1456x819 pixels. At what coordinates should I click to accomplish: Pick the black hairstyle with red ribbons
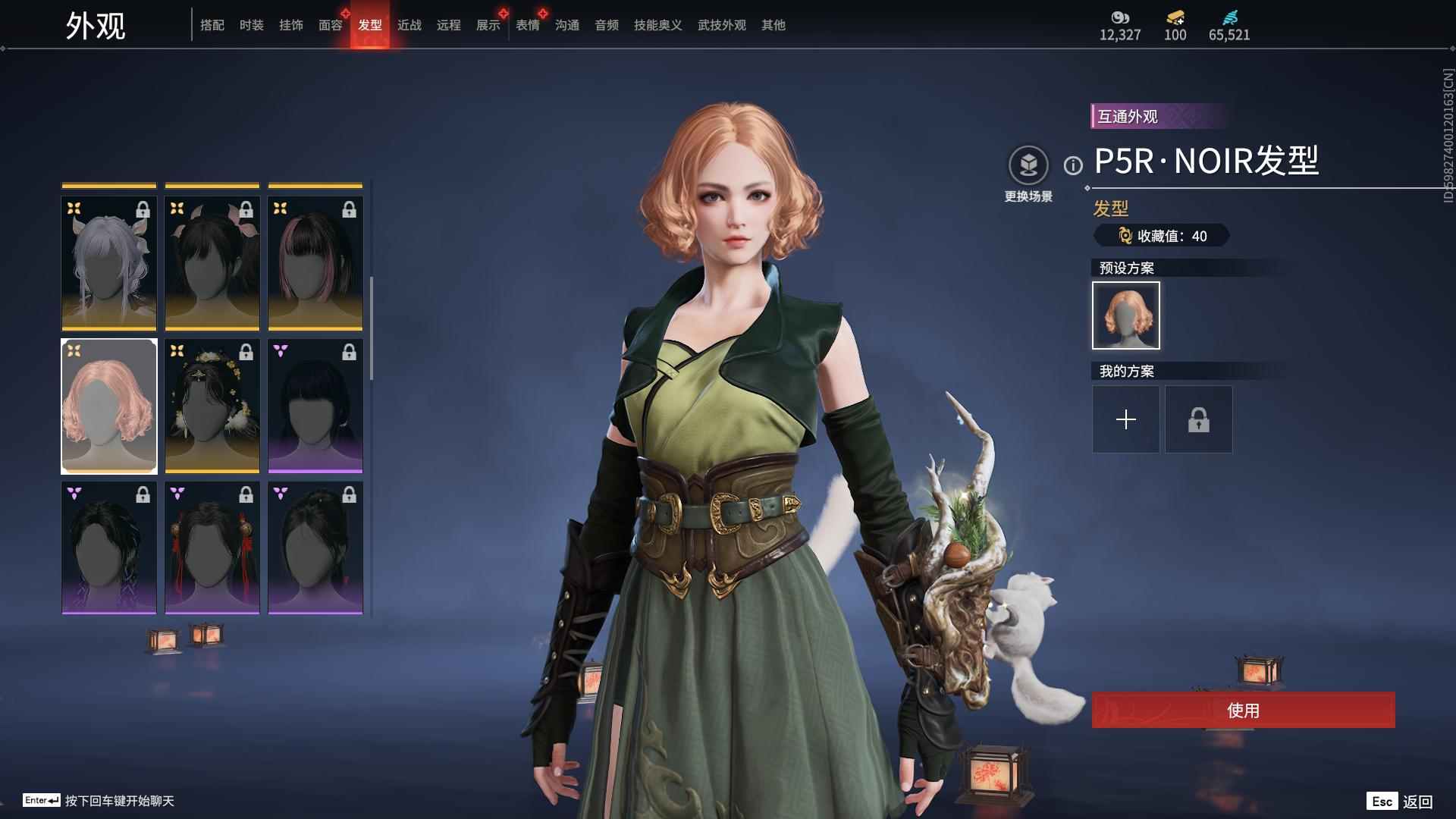click(x=212, y=548)
